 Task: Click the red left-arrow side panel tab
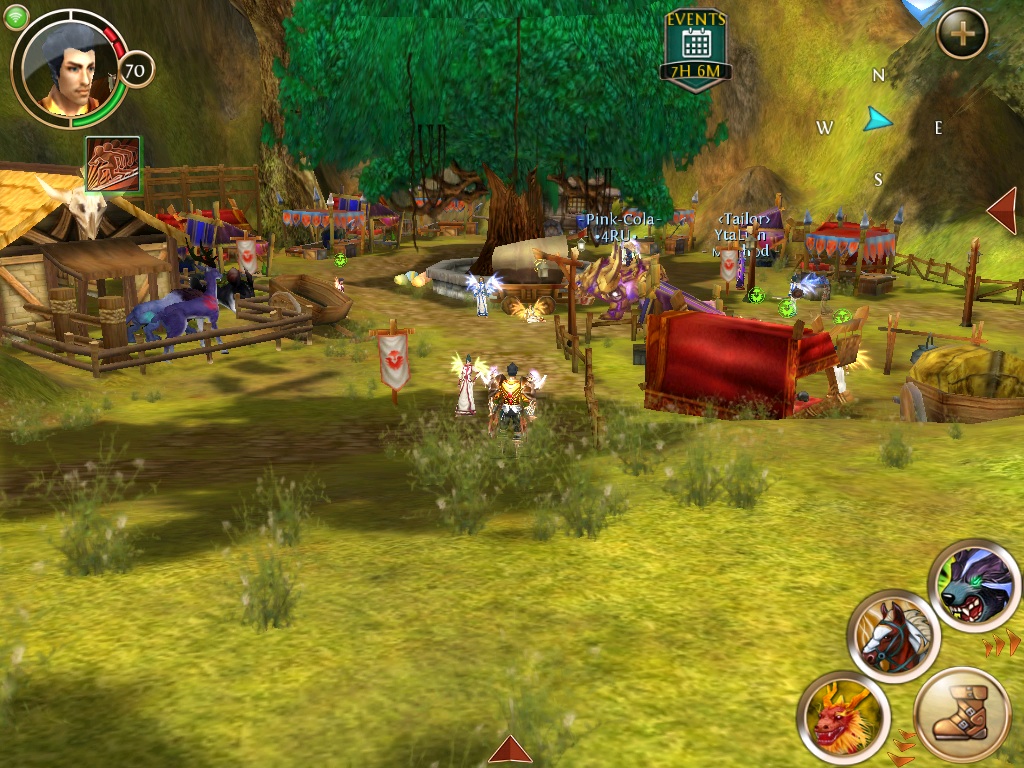tap(1002, 211)
